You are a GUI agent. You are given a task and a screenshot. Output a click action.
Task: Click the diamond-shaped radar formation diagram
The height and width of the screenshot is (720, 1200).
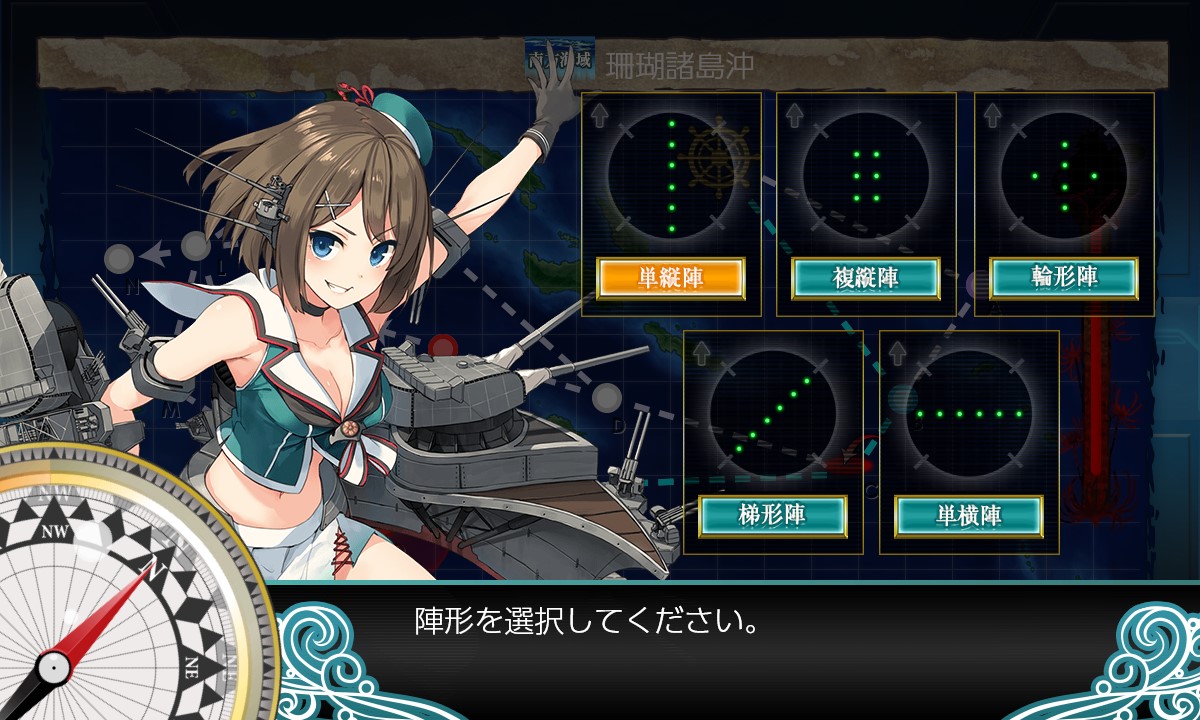(1064, 177)
